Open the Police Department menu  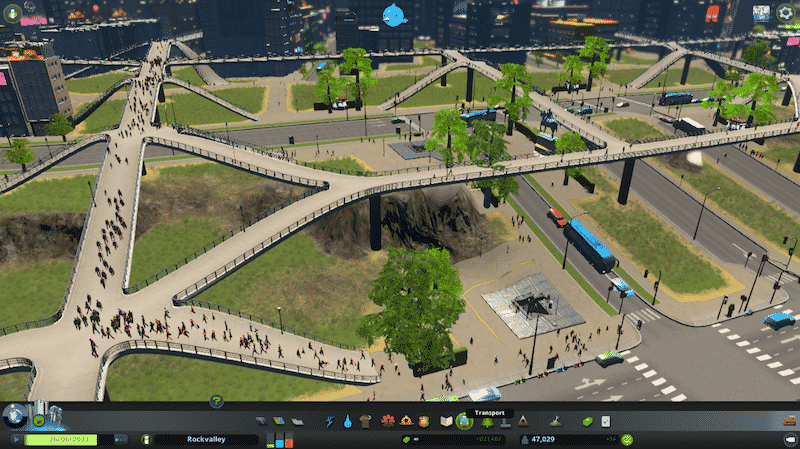422,422
